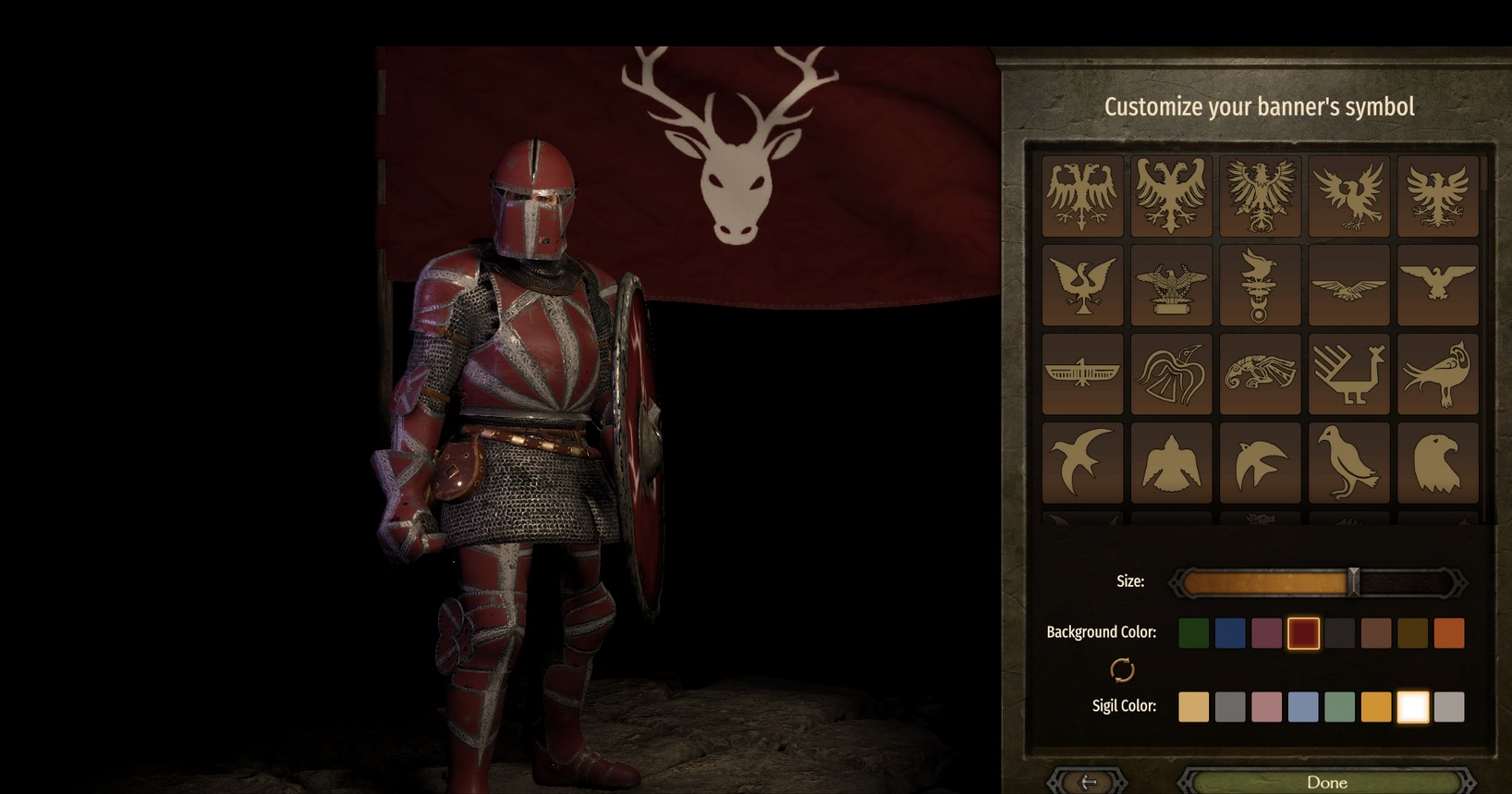The image size is (1512, 794).
Task: Choose the first double-headed eagle symbol
Action: (x=1082, y=196)
